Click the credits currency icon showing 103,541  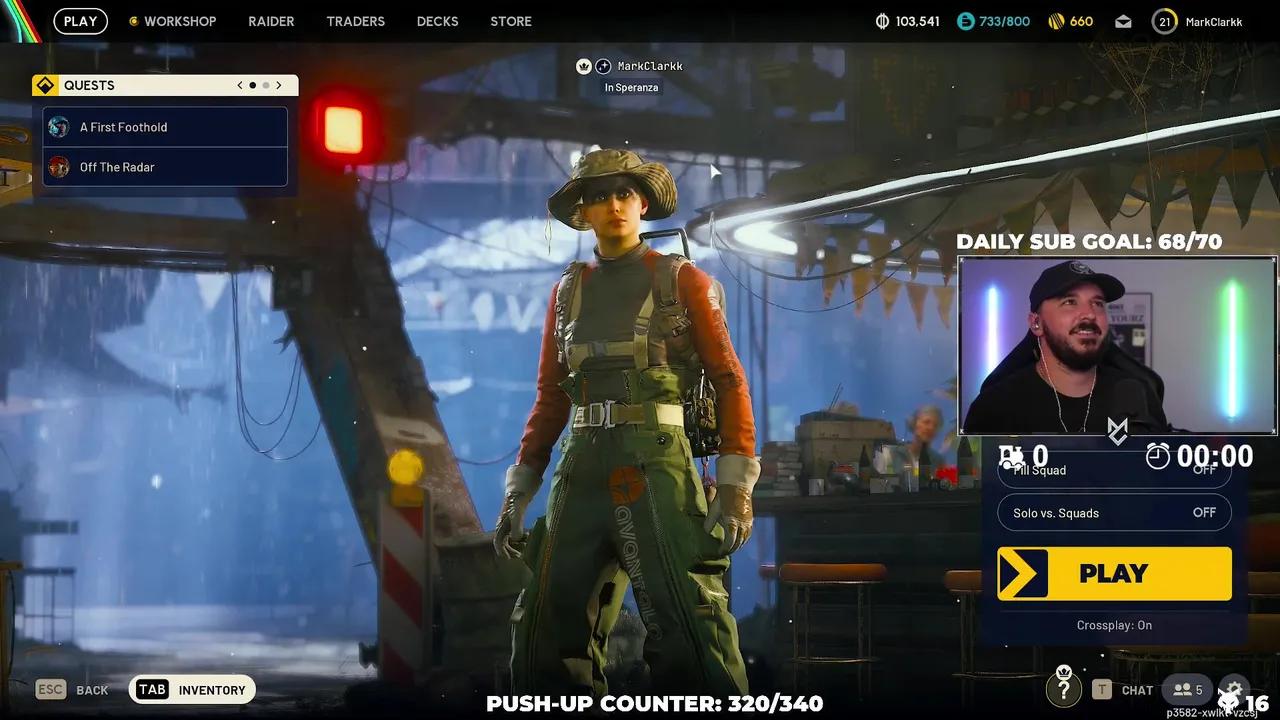pyautogui.click(x=885, y=20)
